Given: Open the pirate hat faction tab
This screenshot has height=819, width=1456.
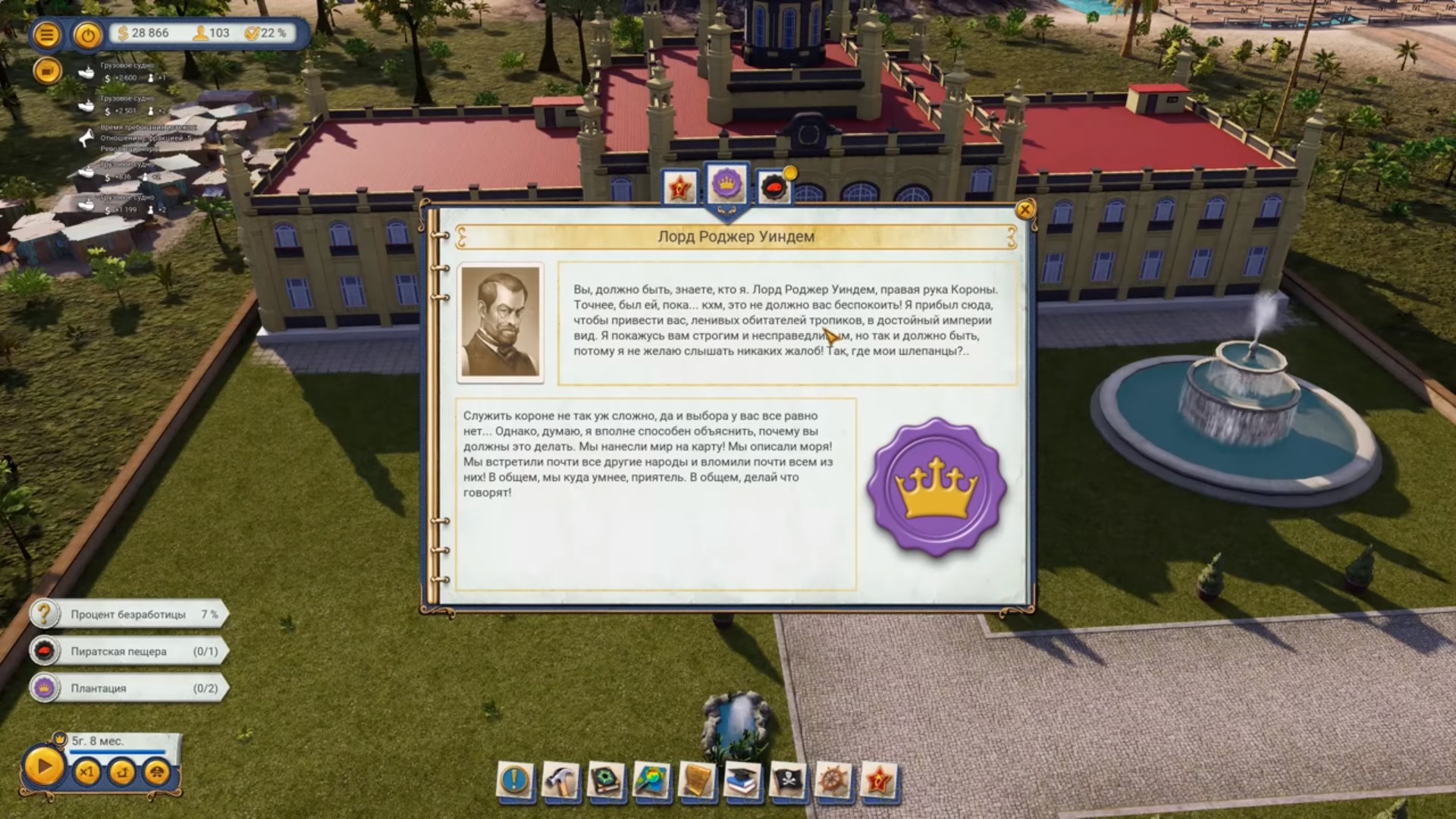Looking at the screenshot, I should click(x=773, y=187).
